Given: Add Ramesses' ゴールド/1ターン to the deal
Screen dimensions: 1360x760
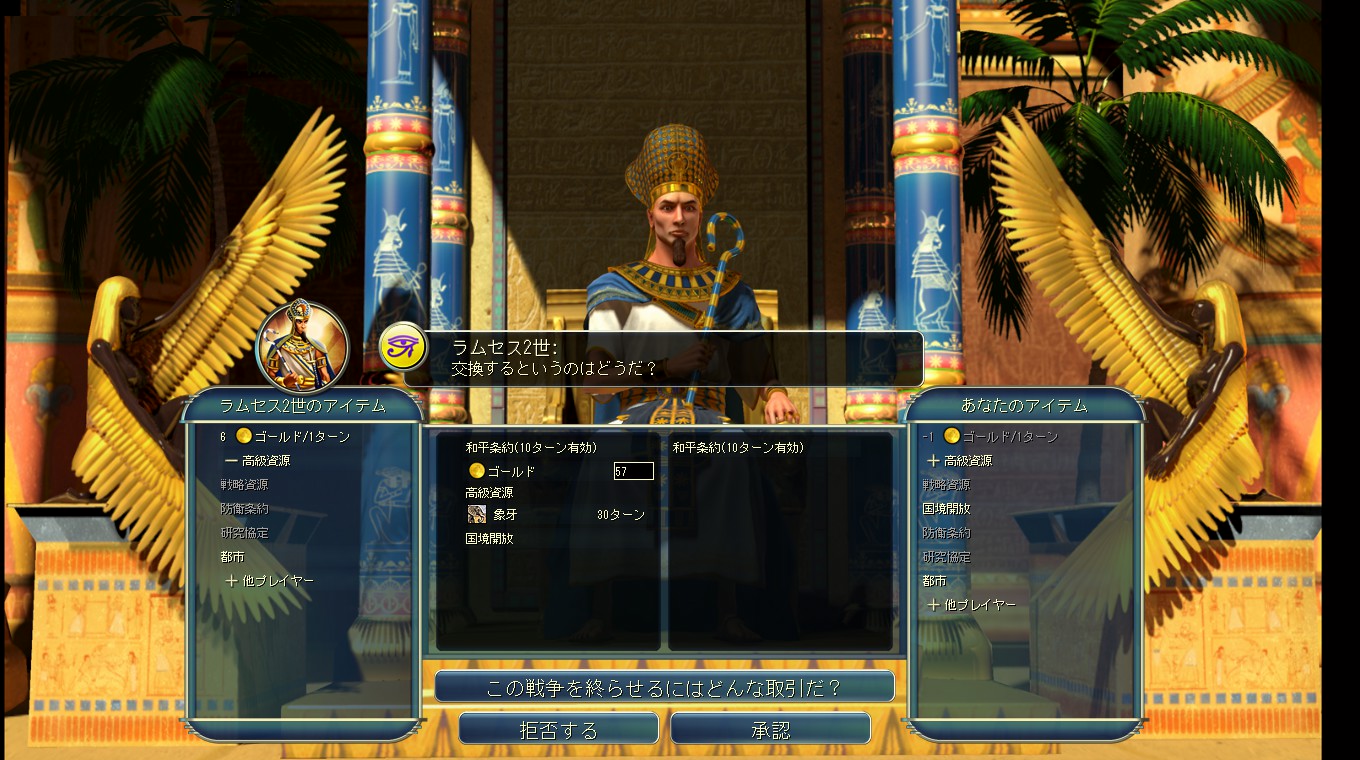Looking at the screenshot, I should click(294, 437).
